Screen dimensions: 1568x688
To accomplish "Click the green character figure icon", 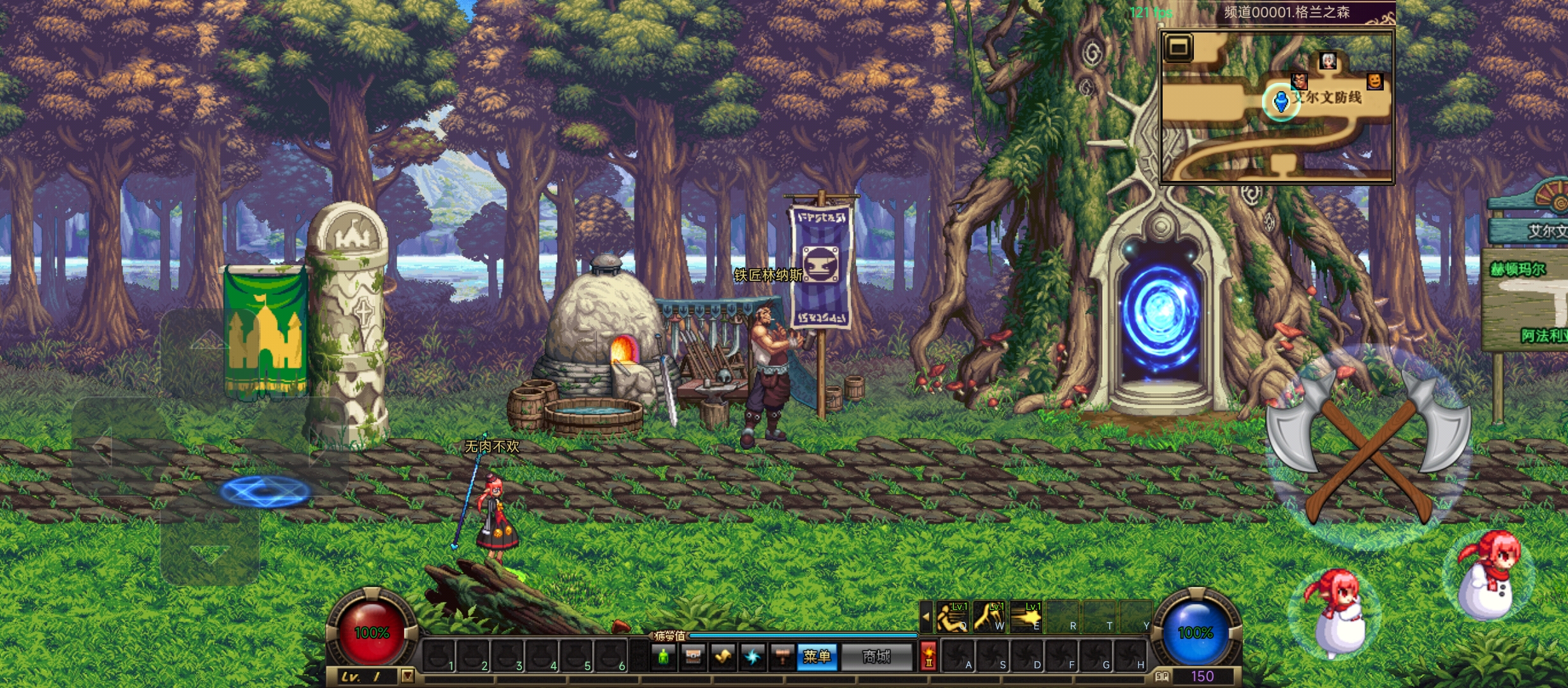I will (664, 657).
